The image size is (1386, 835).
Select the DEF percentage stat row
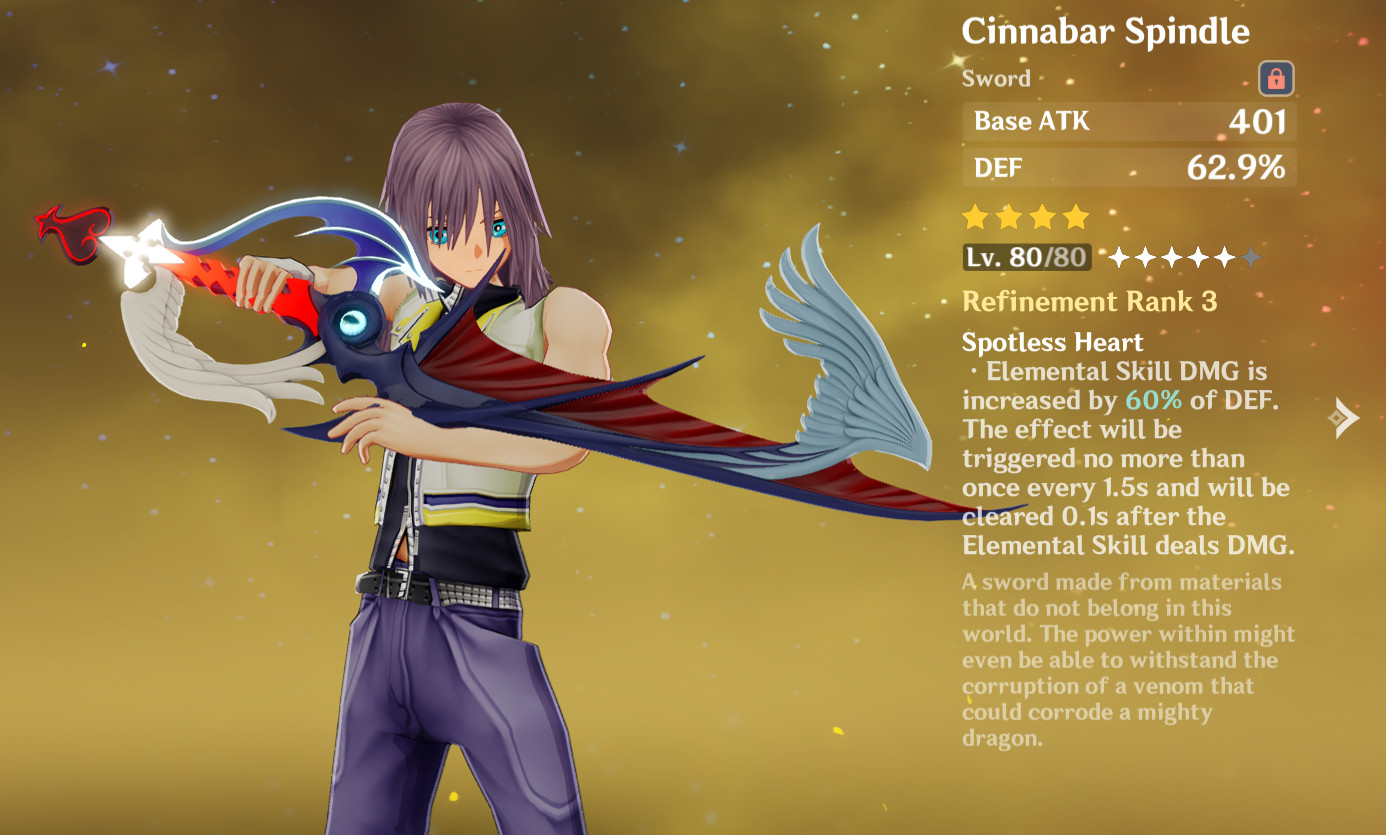[x=1128, y=167]
